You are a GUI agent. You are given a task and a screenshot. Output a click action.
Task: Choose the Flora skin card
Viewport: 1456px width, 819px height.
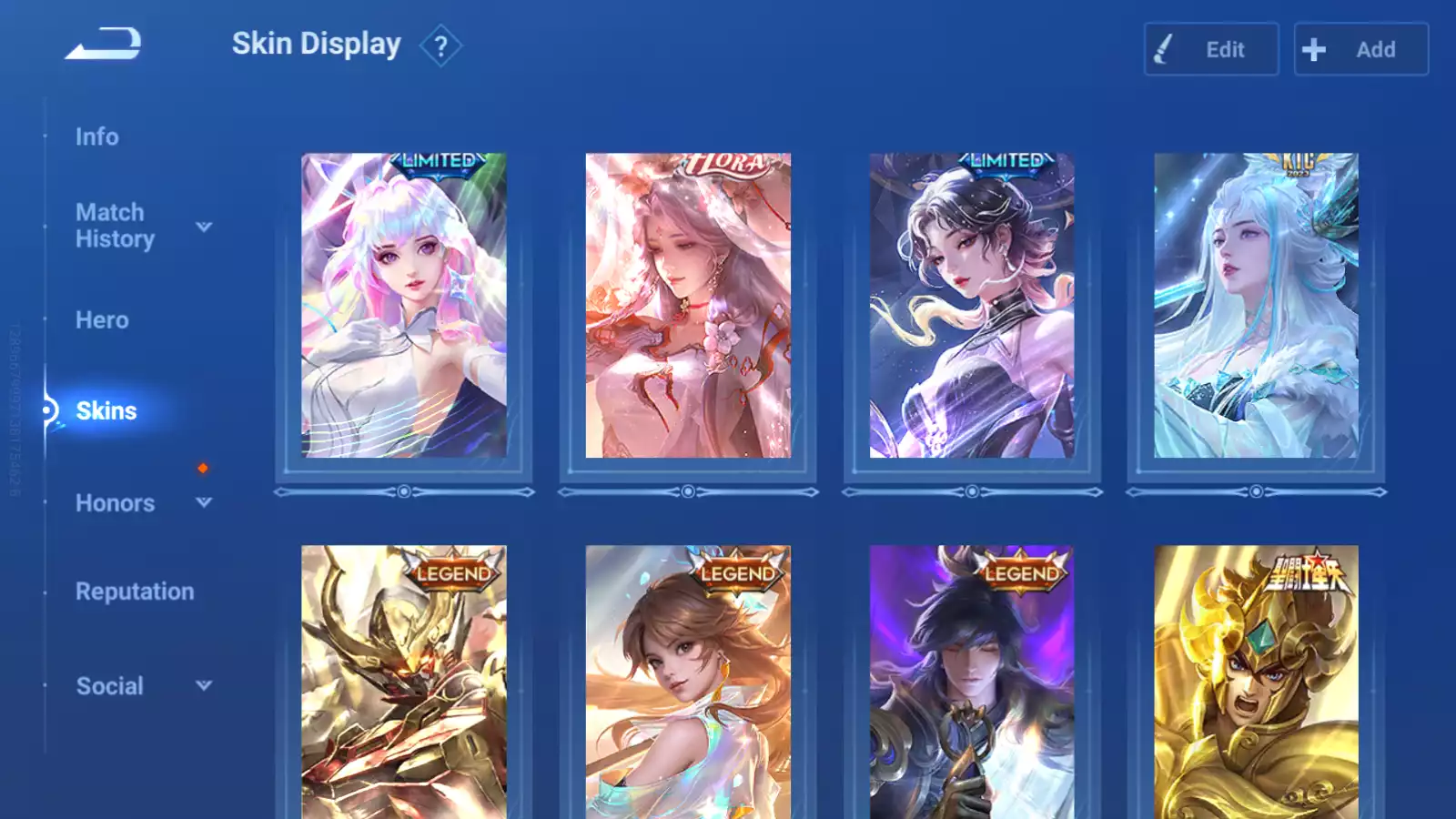688,306
